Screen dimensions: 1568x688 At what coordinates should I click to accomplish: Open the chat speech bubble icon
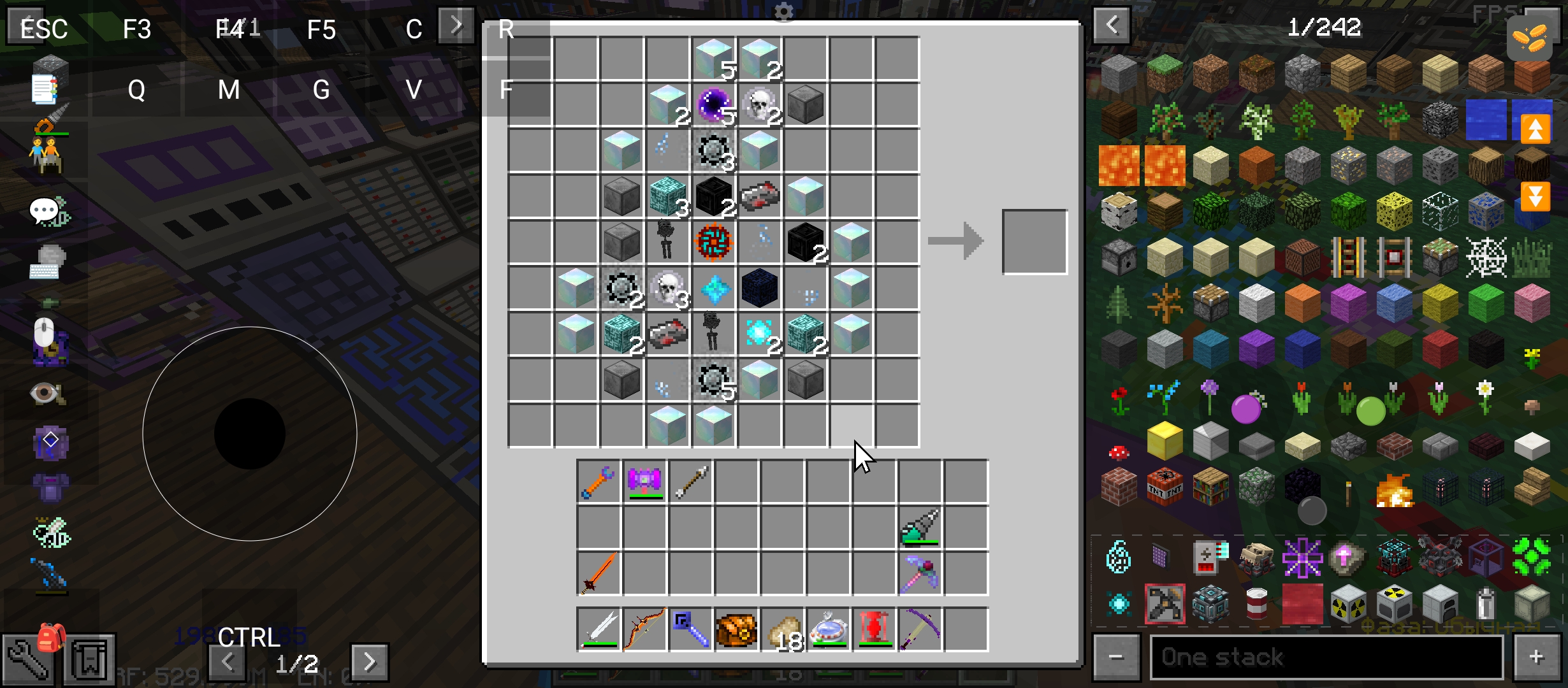click(x=46, y=211)
